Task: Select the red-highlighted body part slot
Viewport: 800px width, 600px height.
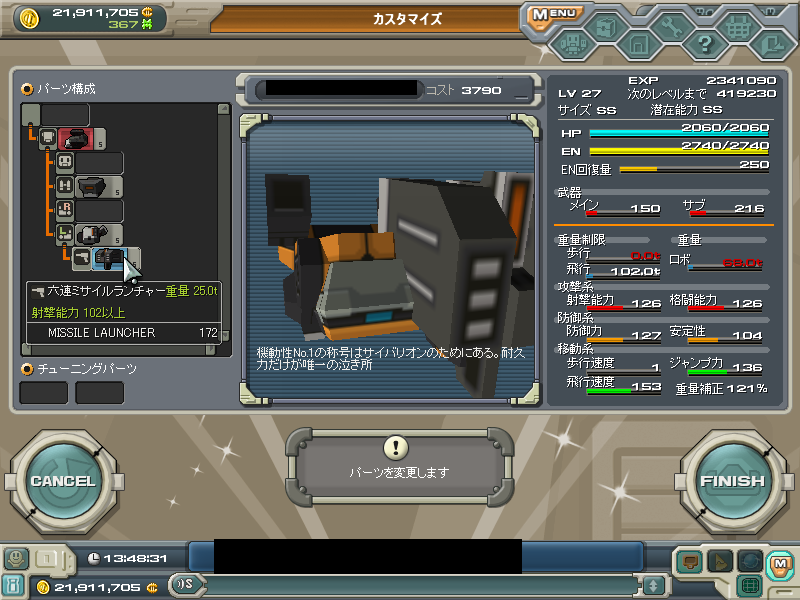Action: pos(75,139)
